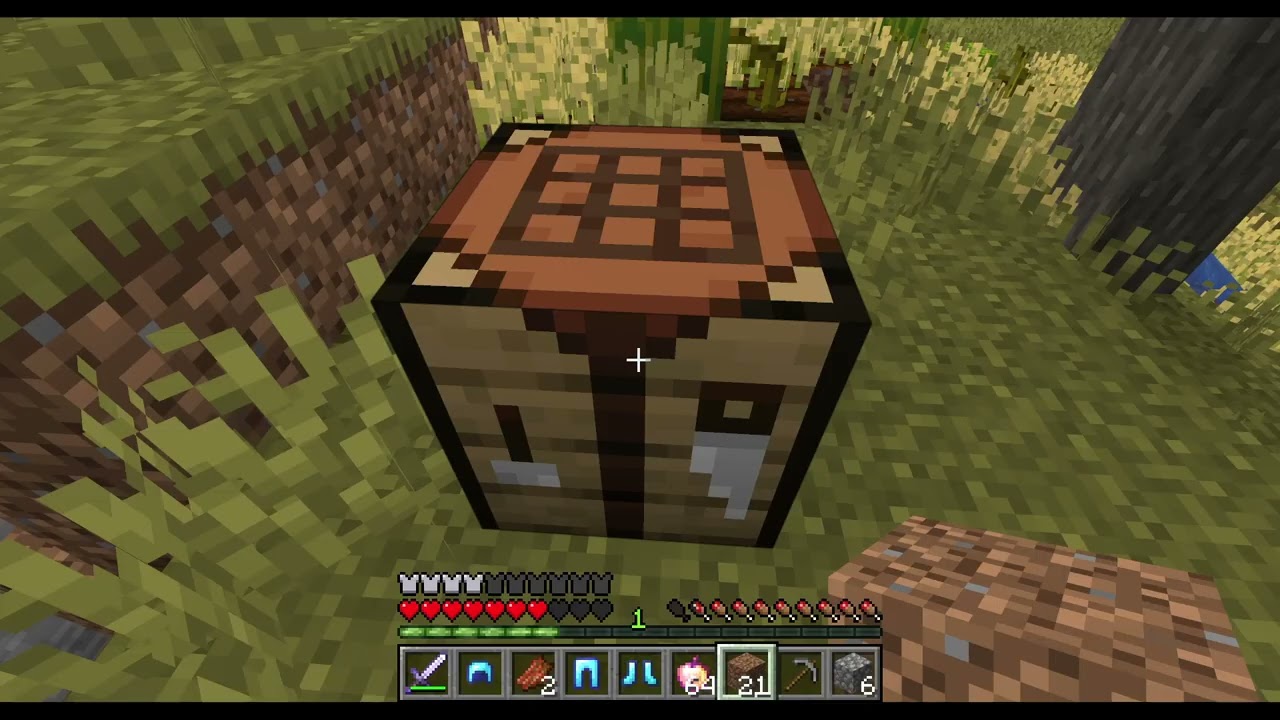Image resolution: width=1280 pixels, height=720 pixels.
Task: Select the diamond helmet hotbar slot
Action: (x=480, y=674)
